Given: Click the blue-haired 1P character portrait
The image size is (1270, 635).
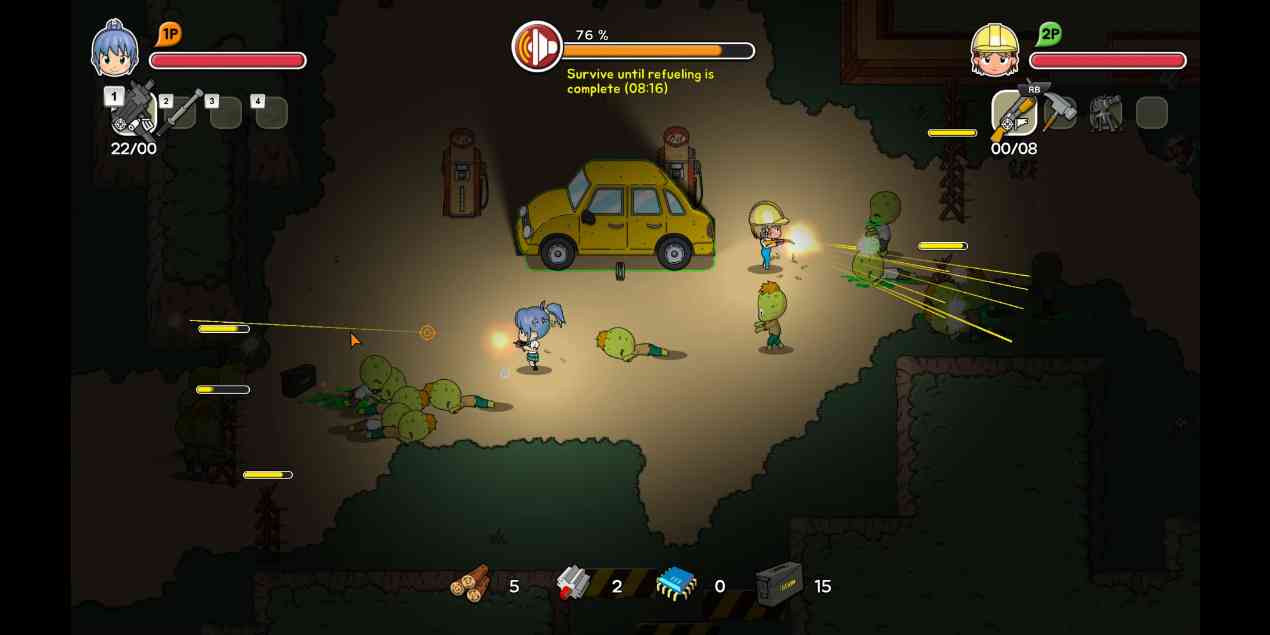Looking at the screenshot, I should [115, 50].
